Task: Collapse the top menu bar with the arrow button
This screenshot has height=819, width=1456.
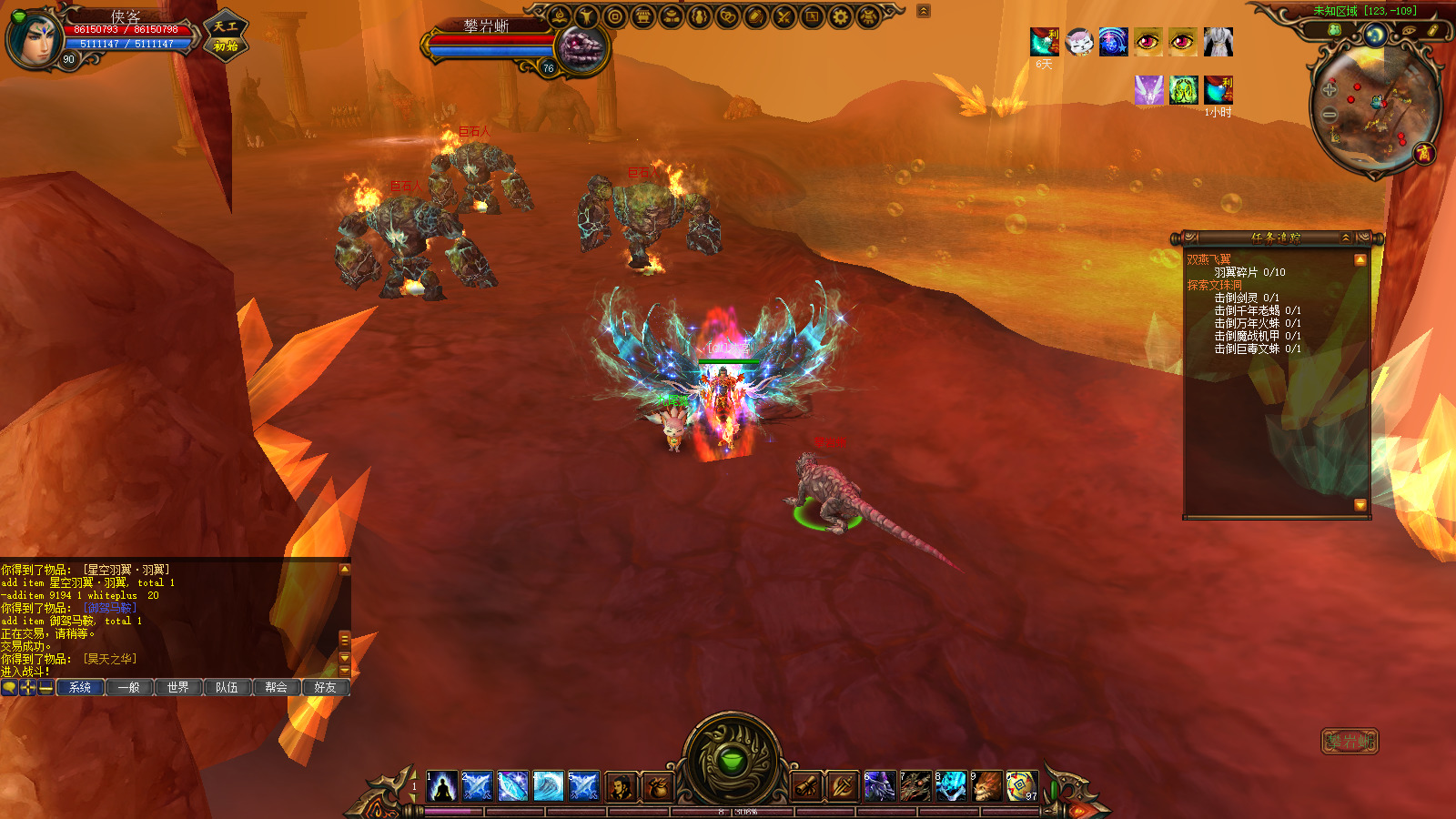Action: click(924, 11)
